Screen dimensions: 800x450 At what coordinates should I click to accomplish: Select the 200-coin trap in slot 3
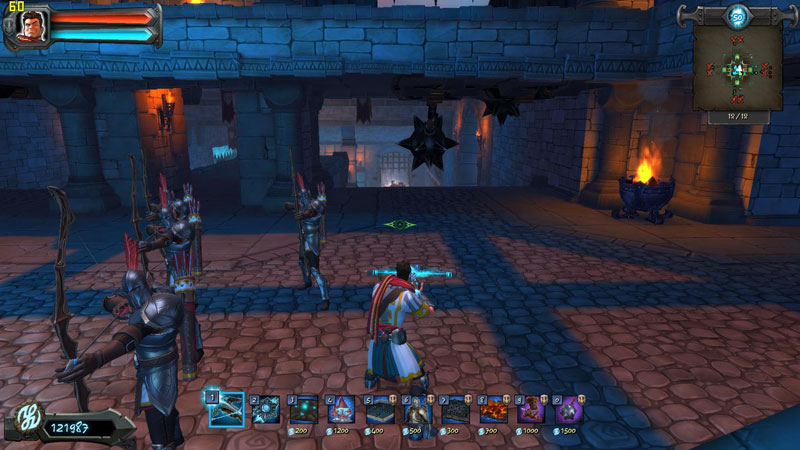click(304, 409)
